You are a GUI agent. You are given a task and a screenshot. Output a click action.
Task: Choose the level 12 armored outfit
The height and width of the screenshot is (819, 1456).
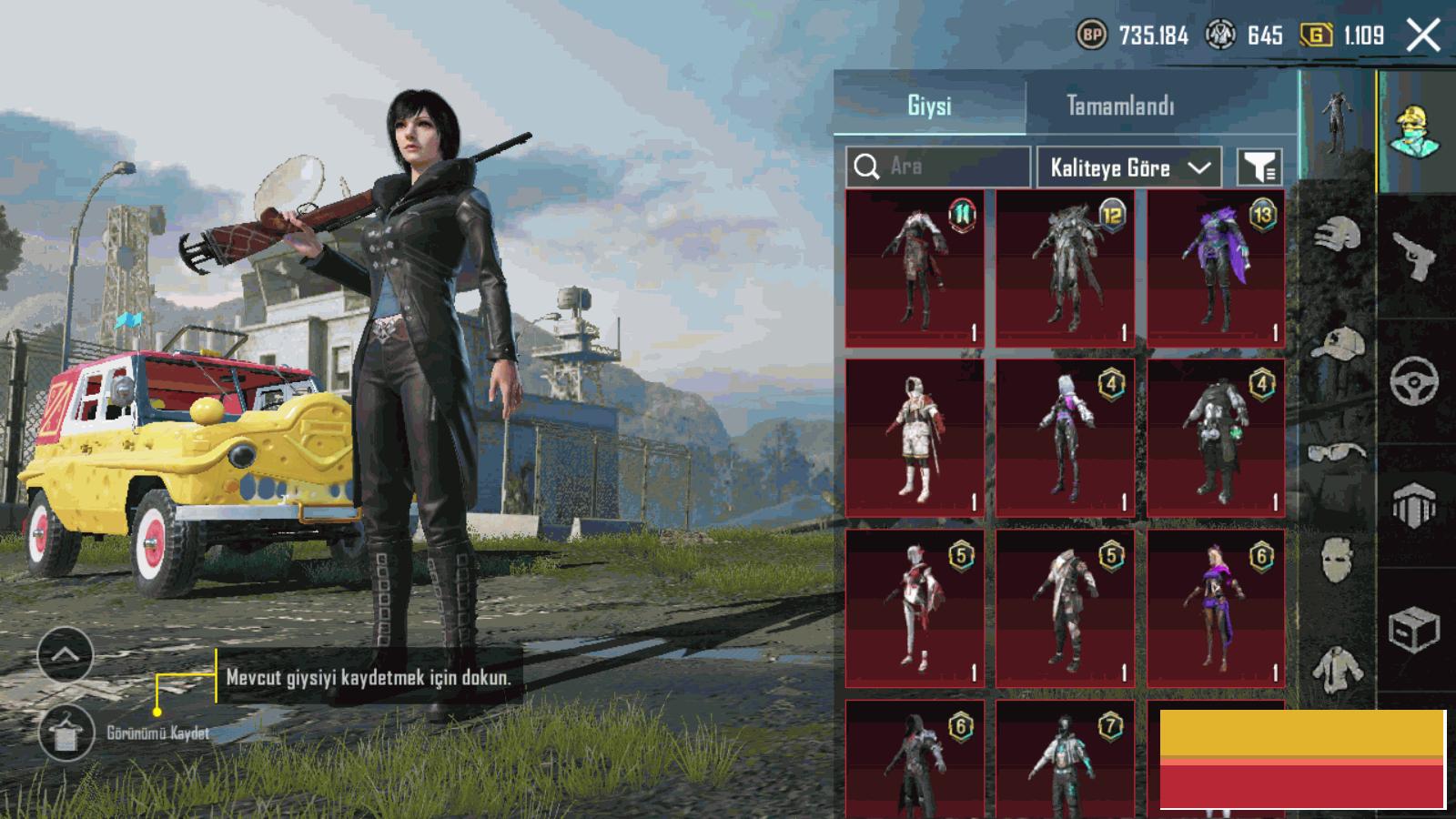point(1065,268)
